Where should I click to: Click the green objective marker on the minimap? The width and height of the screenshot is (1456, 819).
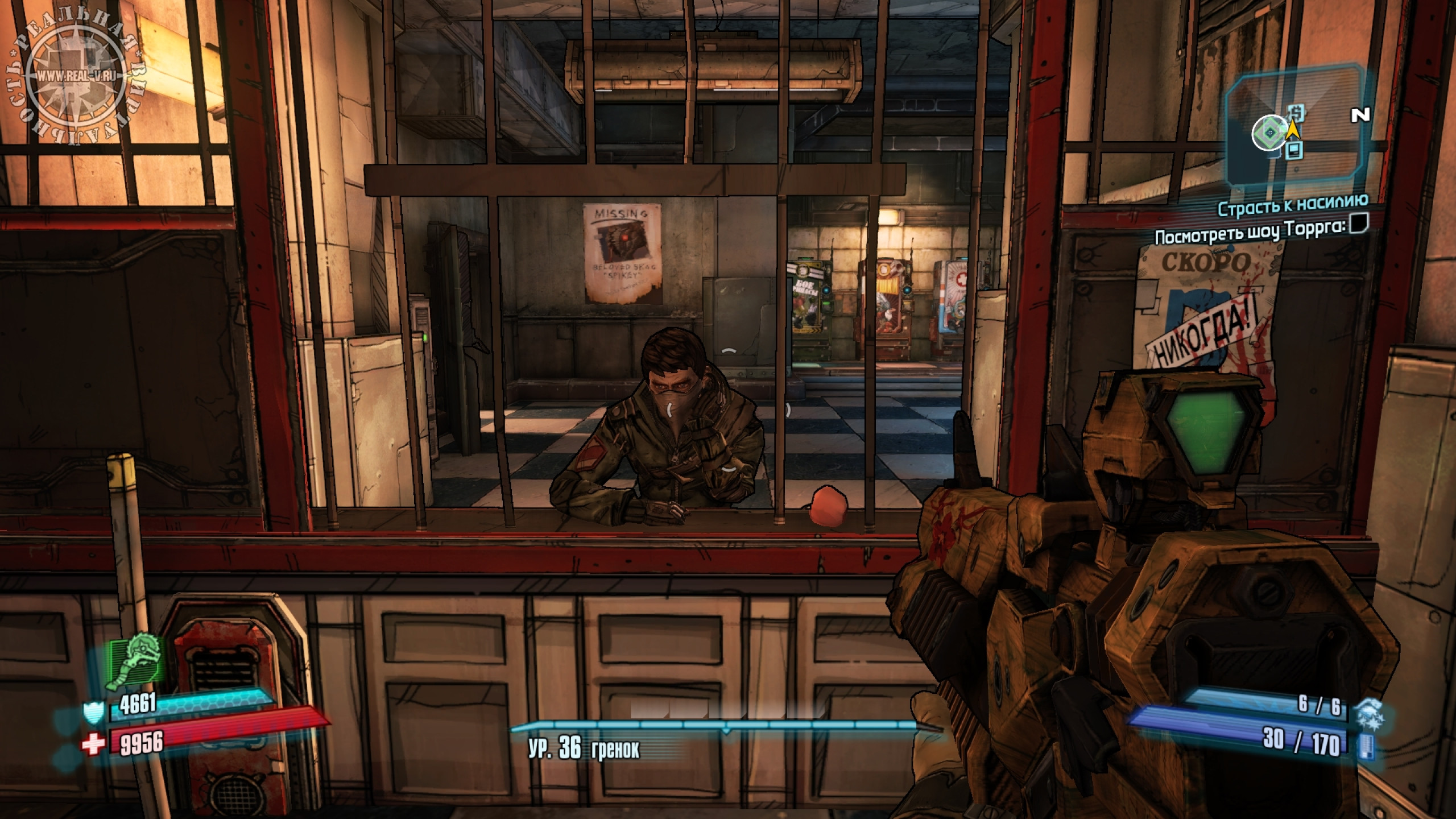point(1268,134)
